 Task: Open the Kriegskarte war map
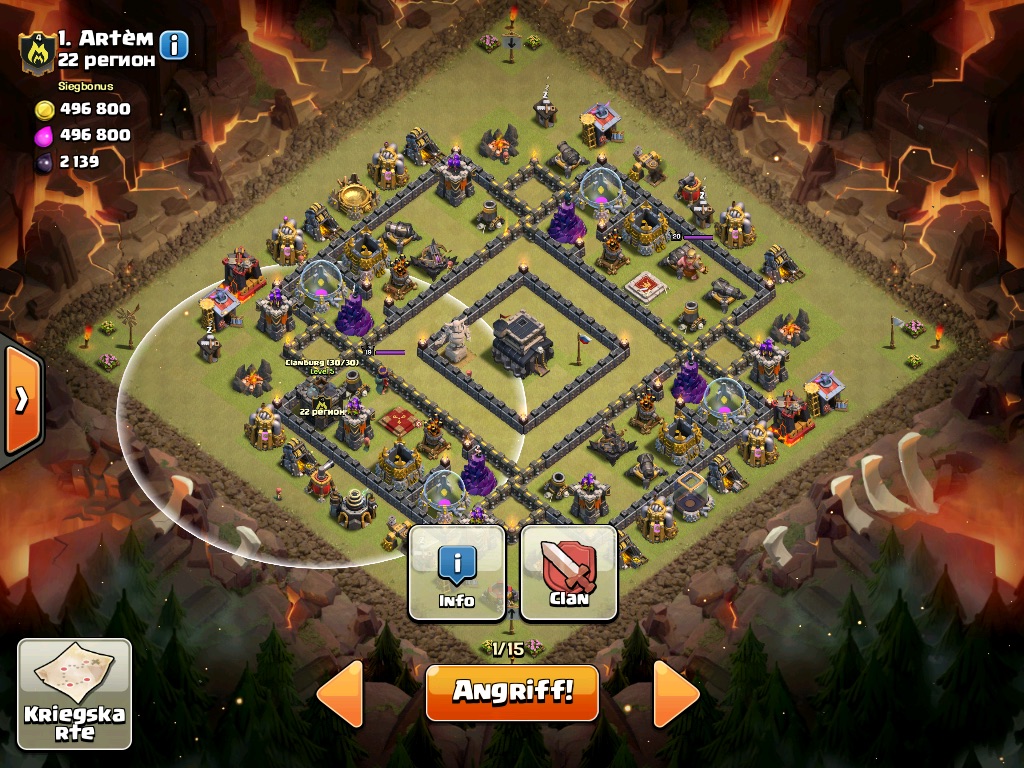coord(75,693)
